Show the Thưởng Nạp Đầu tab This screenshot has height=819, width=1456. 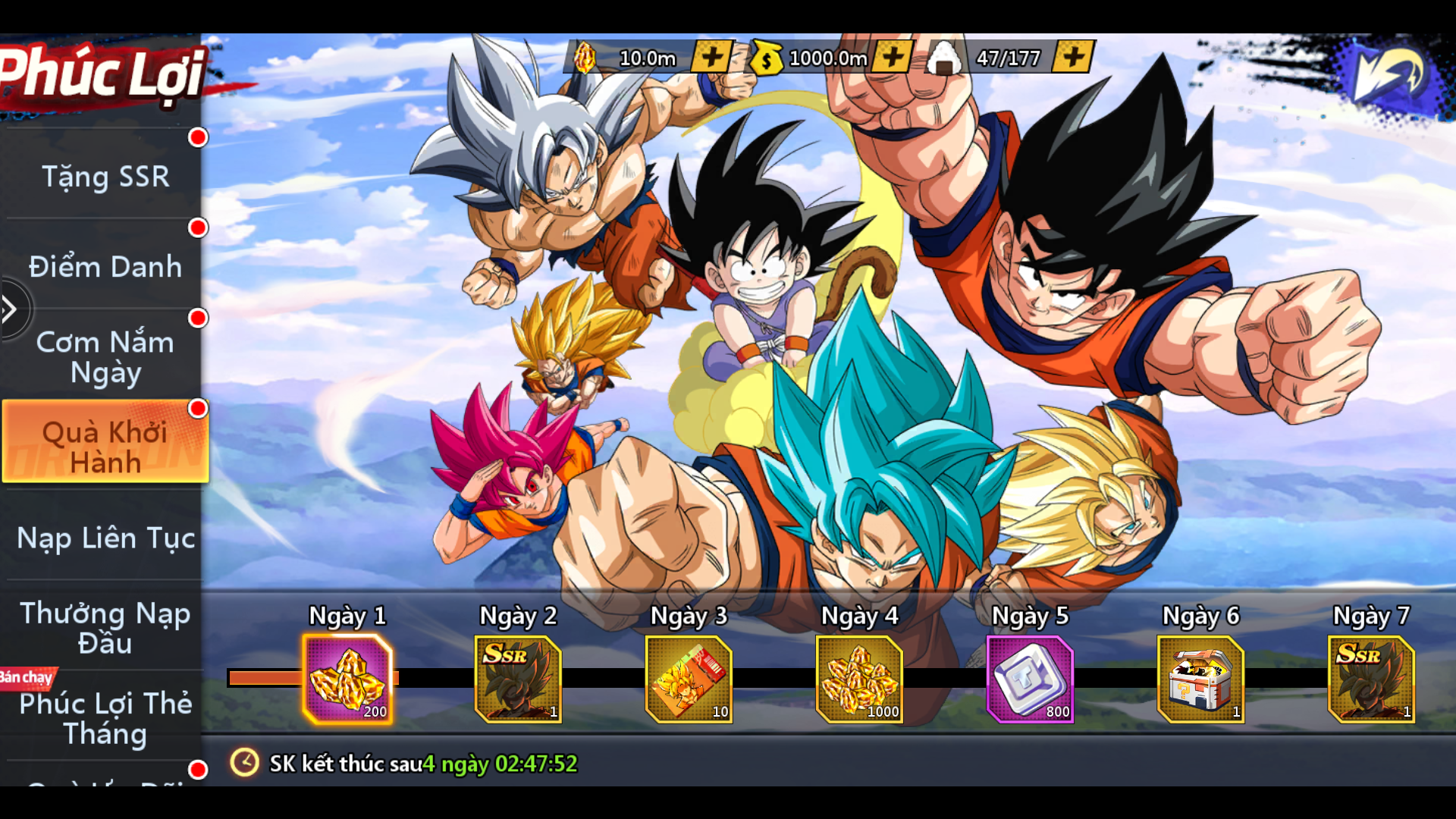click(105, 628)
